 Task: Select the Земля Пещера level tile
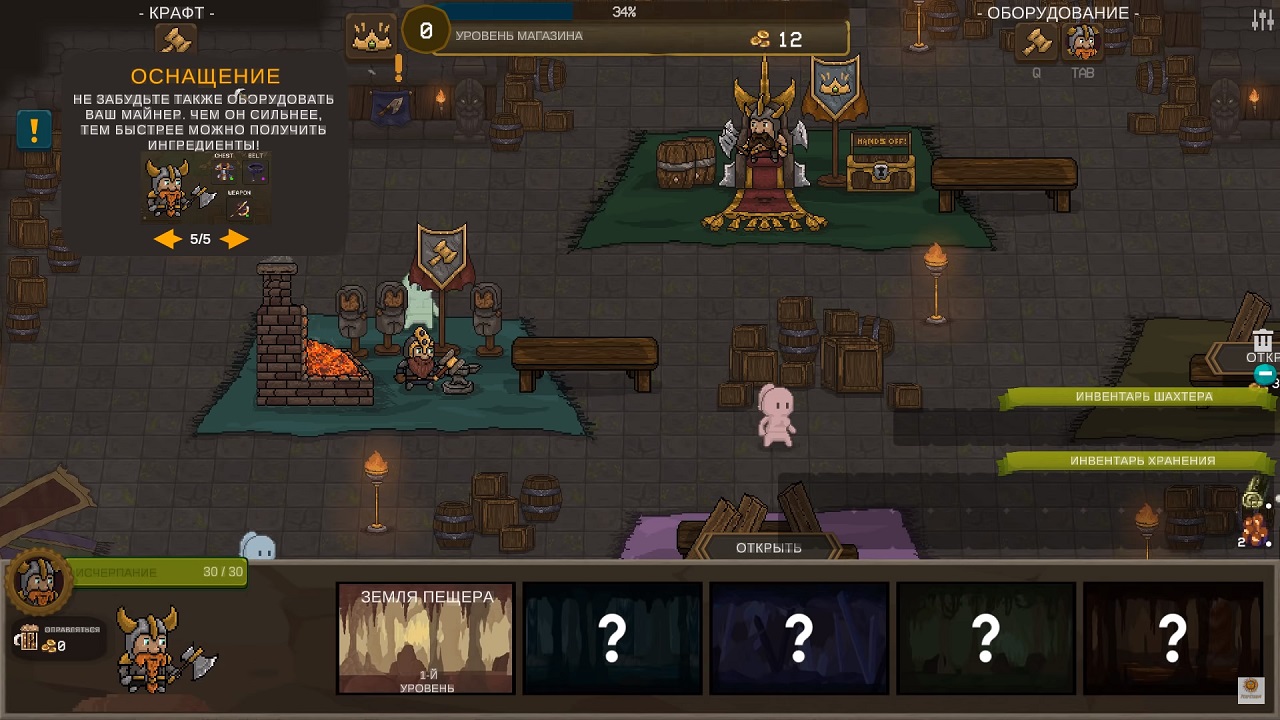[x=426, y=639]
